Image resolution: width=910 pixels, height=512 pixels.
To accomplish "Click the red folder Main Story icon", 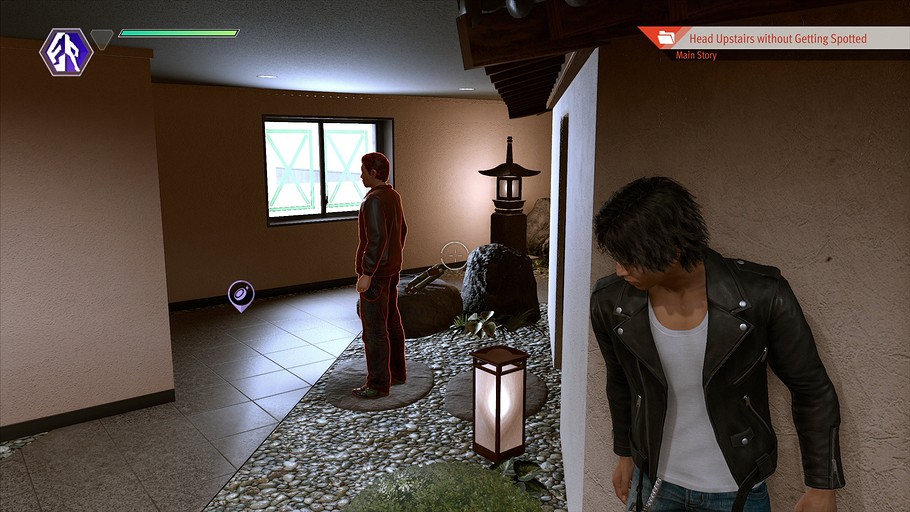I will coord(665,39).
